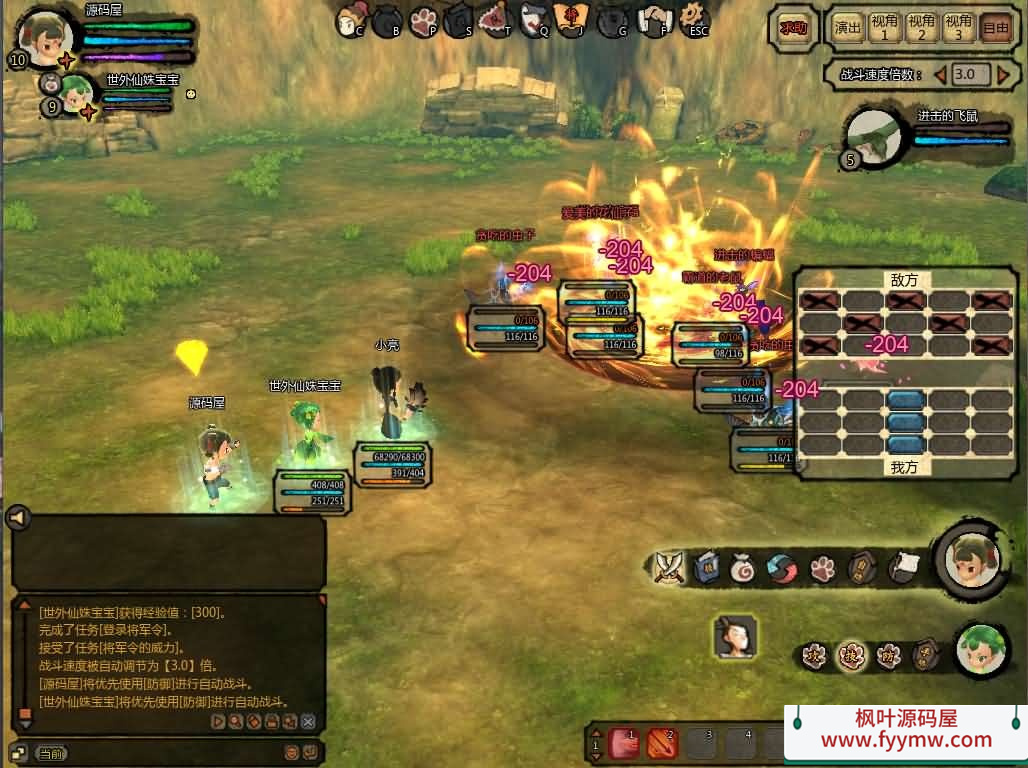Screen dimensions: 1028x768
Task: Select camera 视角 1
Action: (884, 28)
